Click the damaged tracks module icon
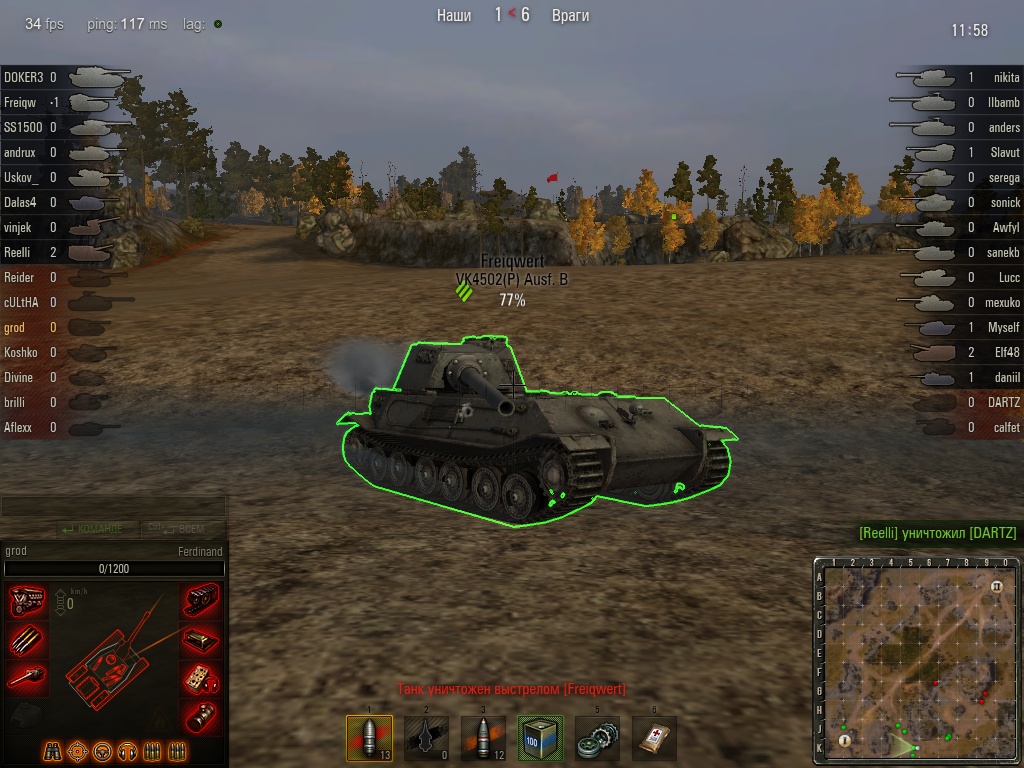Image resolution: width=1024 pixels, height=768 pixels. point(202,600)
